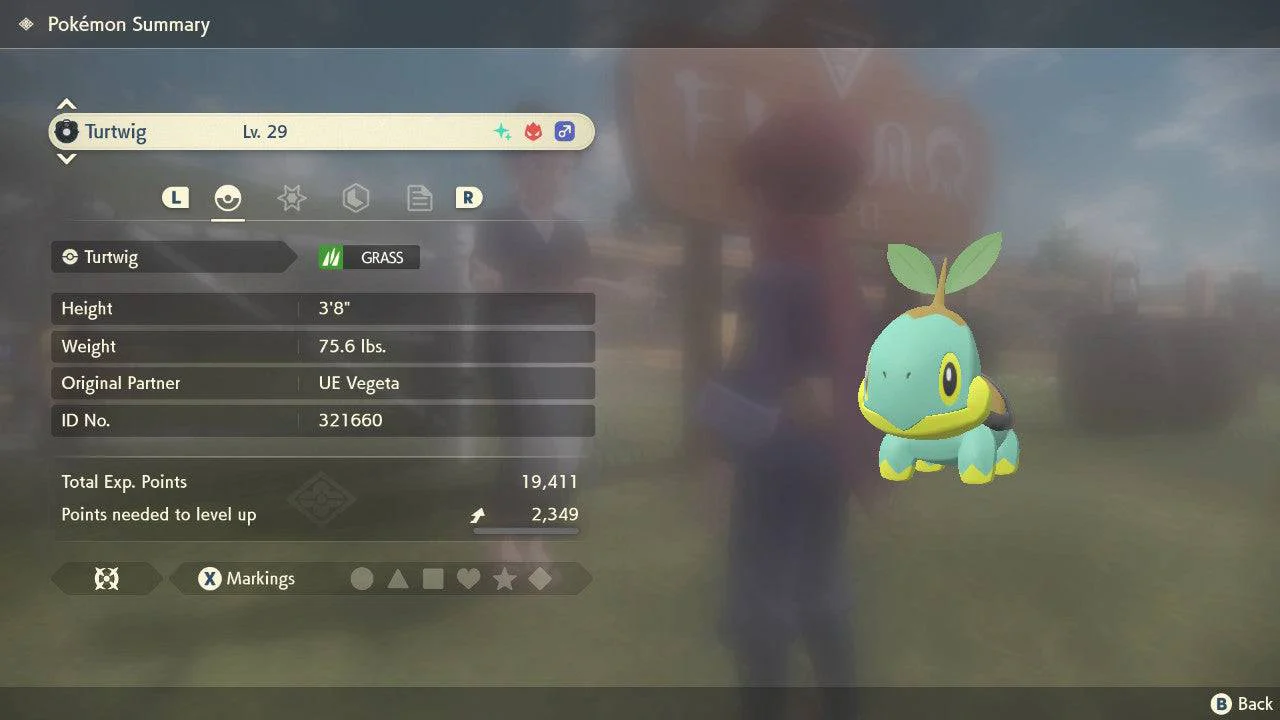
Task: Open the document notes tab
Action: pos(419,198)
